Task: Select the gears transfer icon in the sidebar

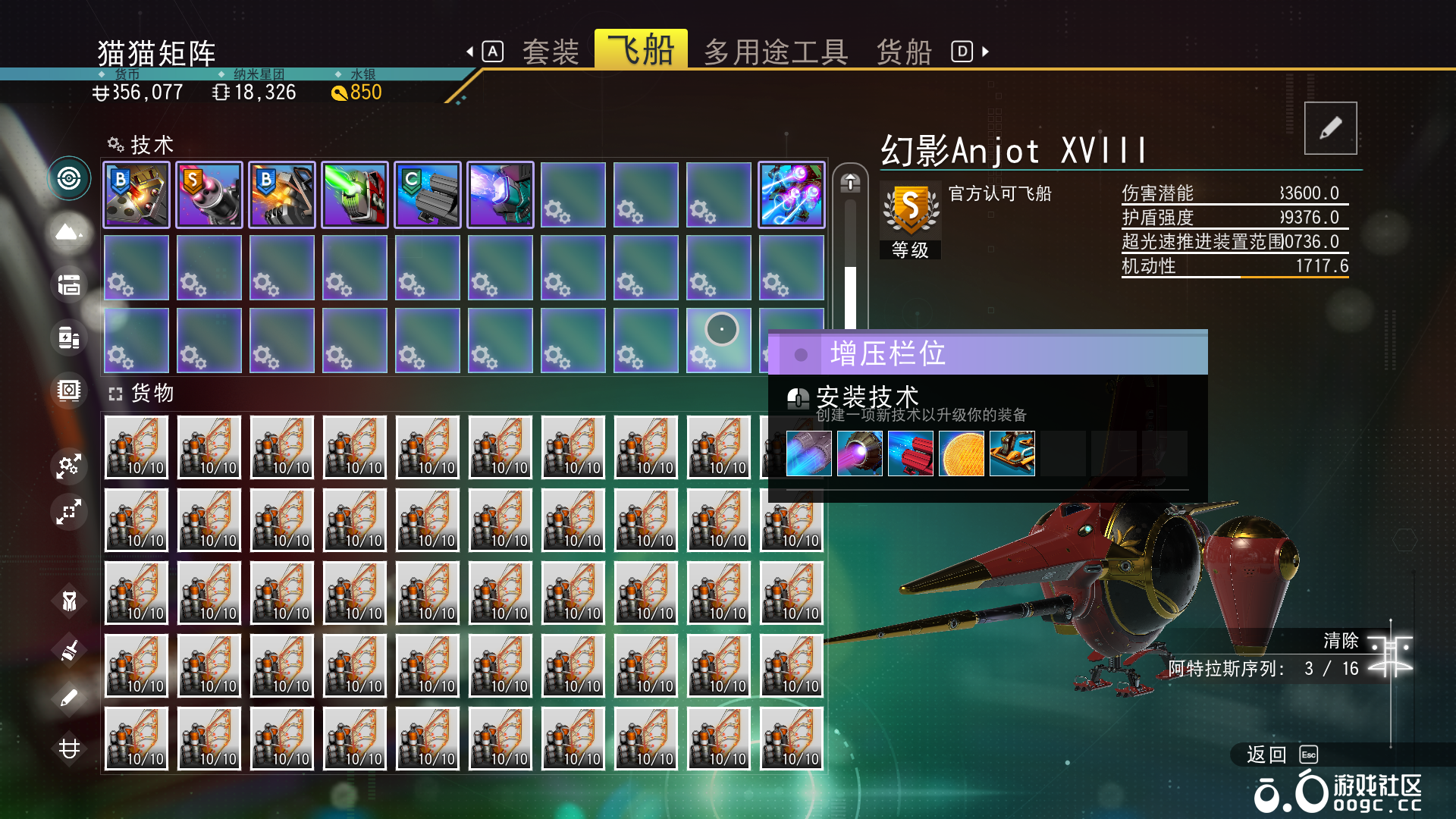Action: tap(69, 466)
